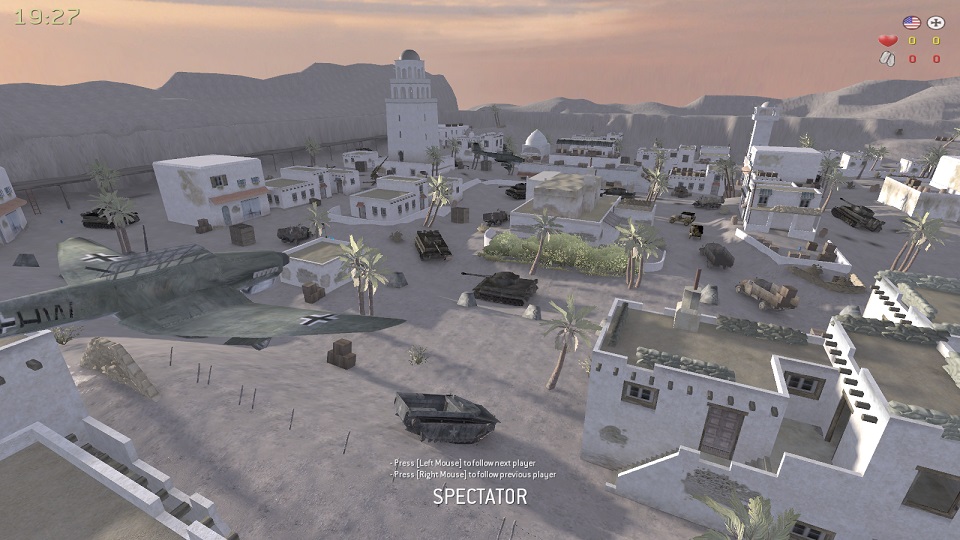Select the dog tags scoreboard icon

(x=887, y=59)
